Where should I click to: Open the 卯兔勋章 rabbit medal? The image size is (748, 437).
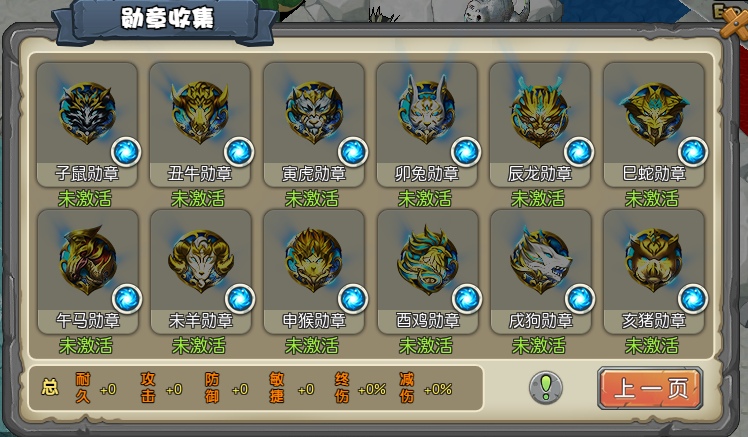(x=426, y=113)
